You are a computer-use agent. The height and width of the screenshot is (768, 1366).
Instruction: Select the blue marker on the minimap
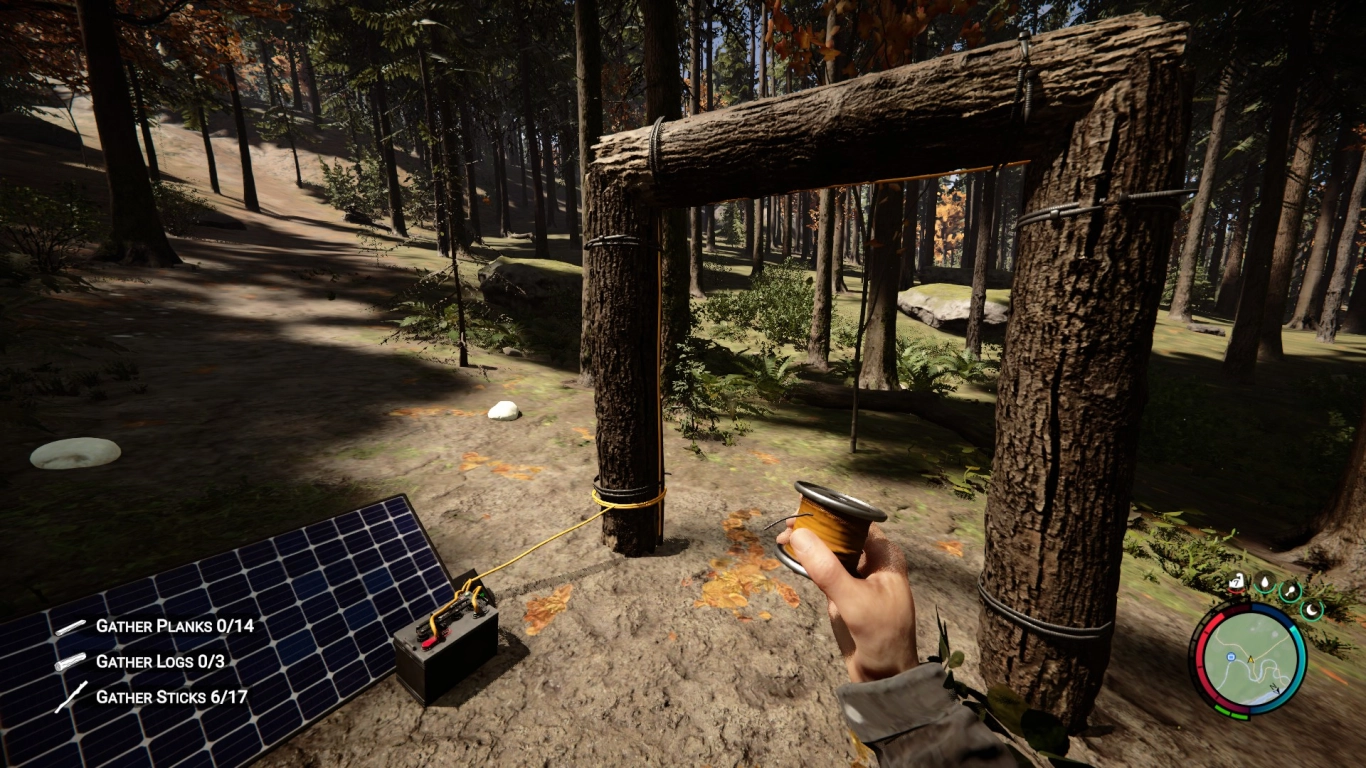(1232, 658)
